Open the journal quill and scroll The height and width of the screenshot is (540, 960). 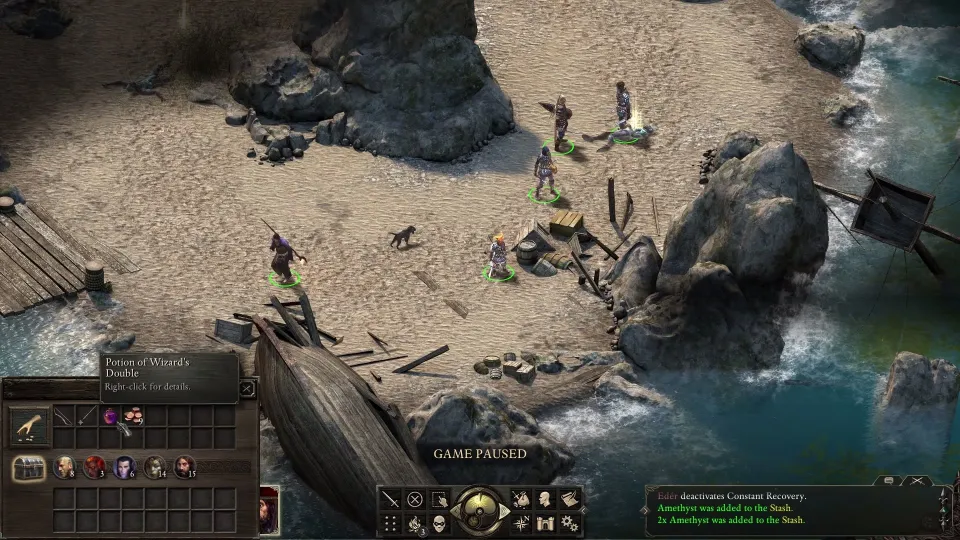tap(570, 498)
